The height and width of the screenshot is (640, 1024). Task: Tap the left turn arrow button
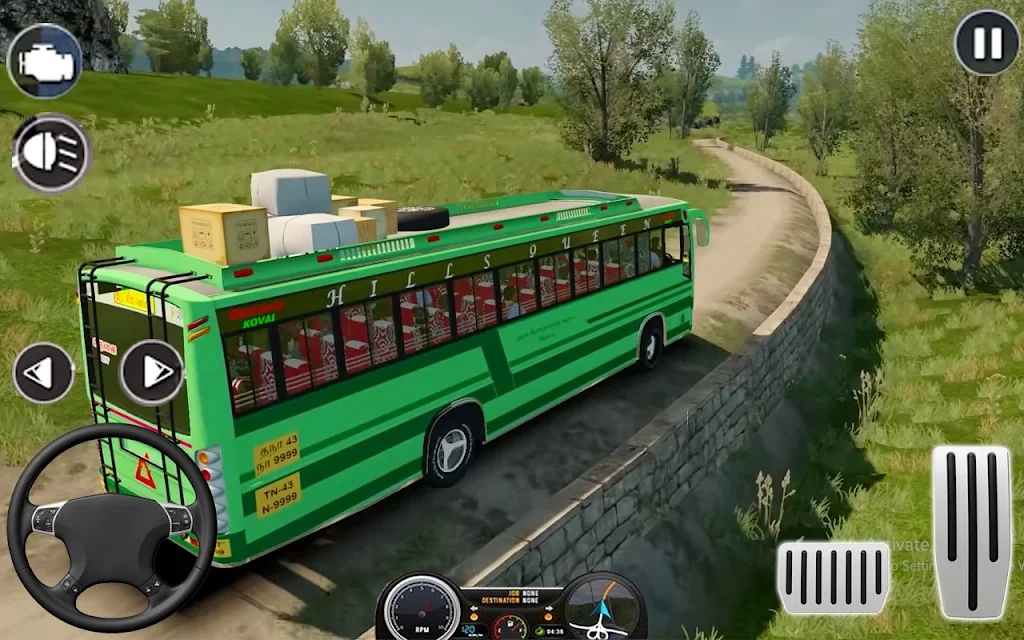[43, 372]
